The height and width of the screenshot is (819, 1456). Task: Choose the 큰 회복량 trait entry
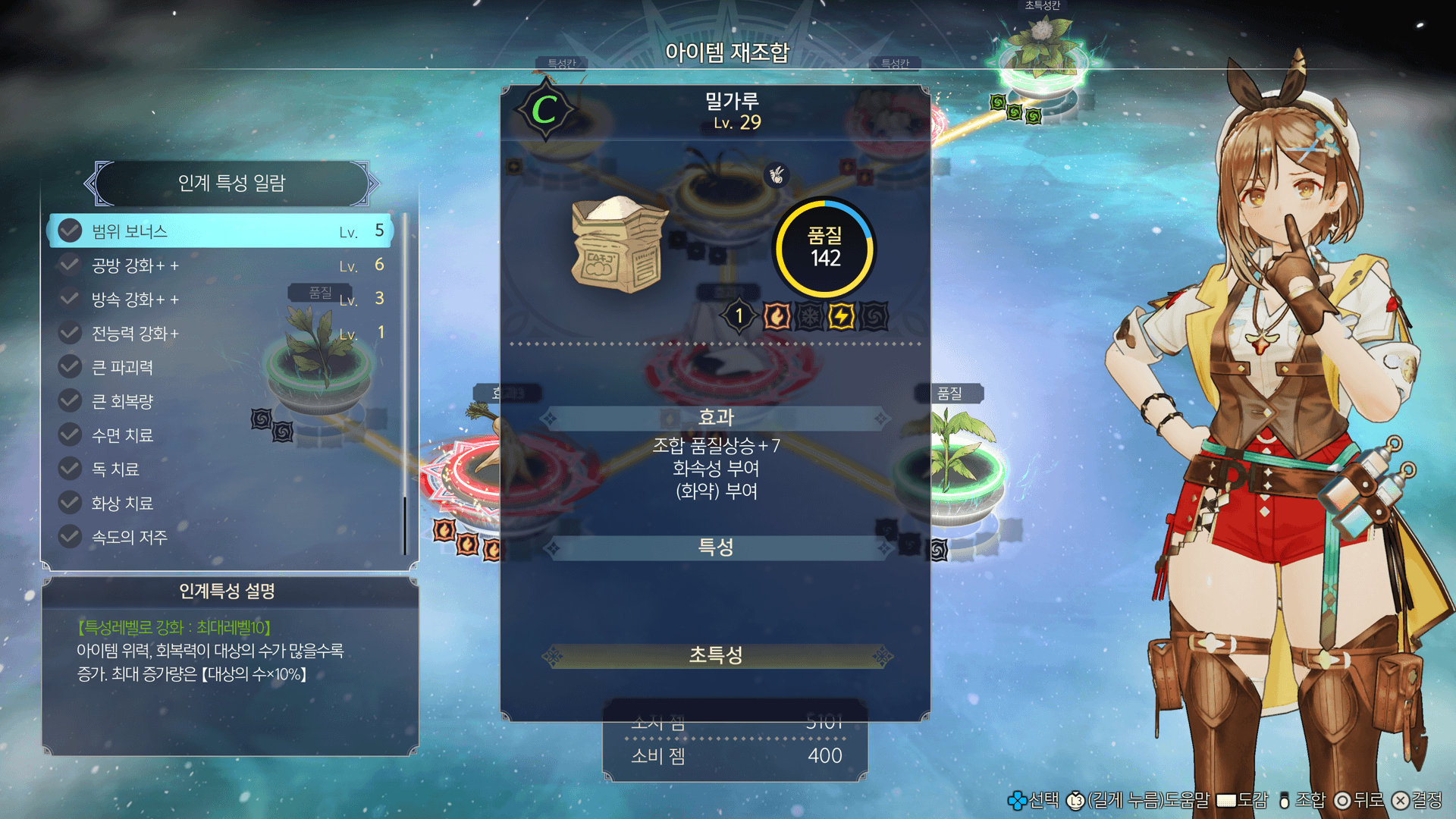tap(220, 401)
